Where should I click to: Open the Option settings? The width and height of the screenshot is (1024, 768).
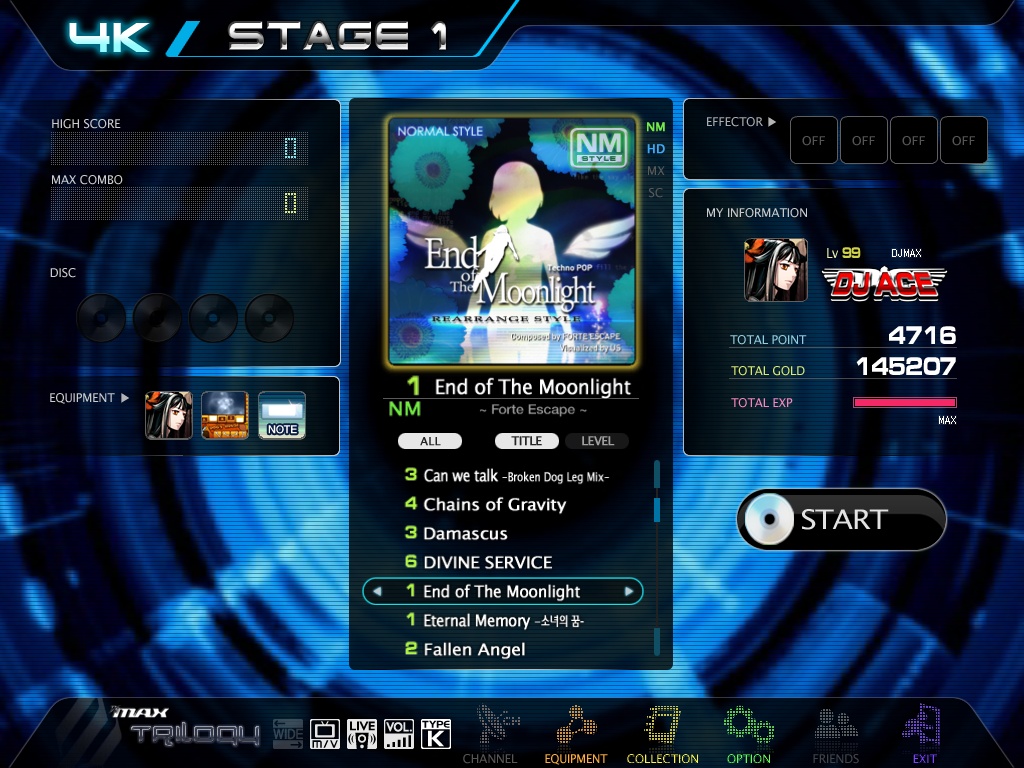click(x=748, y=735)
